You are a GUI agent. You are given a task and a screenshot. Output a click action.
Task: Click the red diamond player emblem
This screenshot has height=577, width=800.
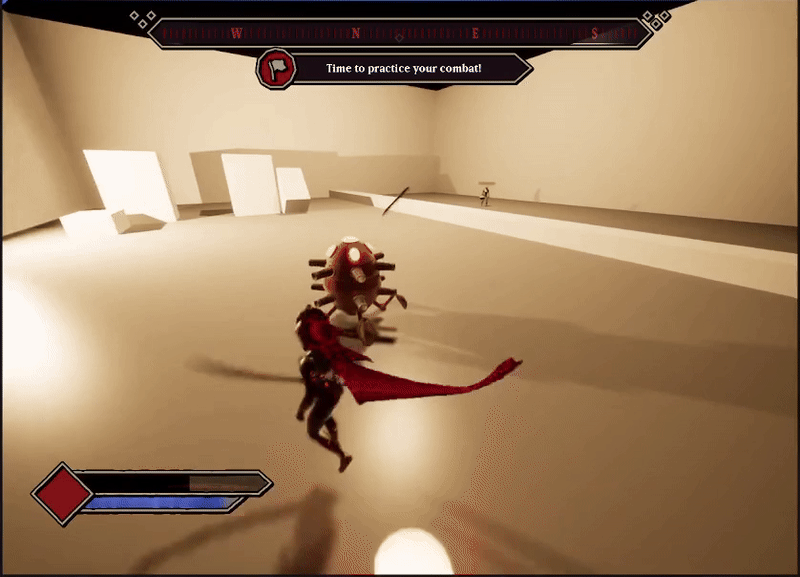tap(62, 493)
